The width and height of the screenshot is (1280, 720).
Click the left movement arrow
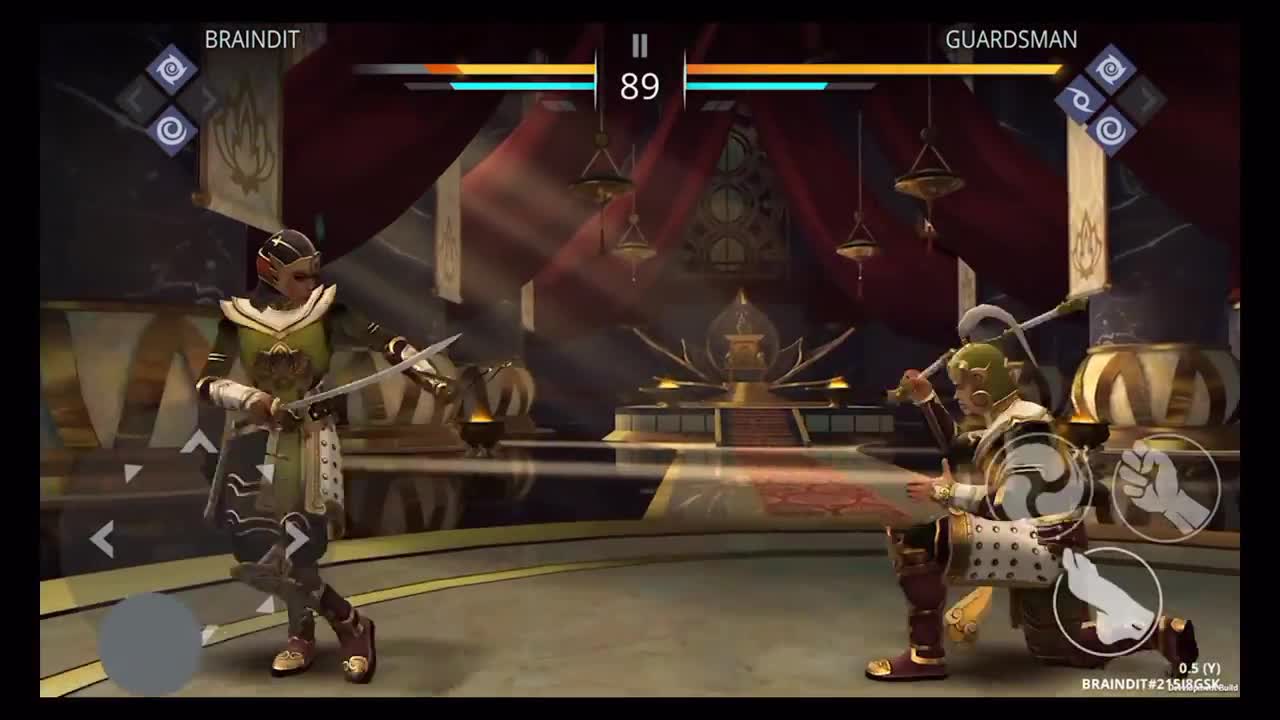coord(101,539)
